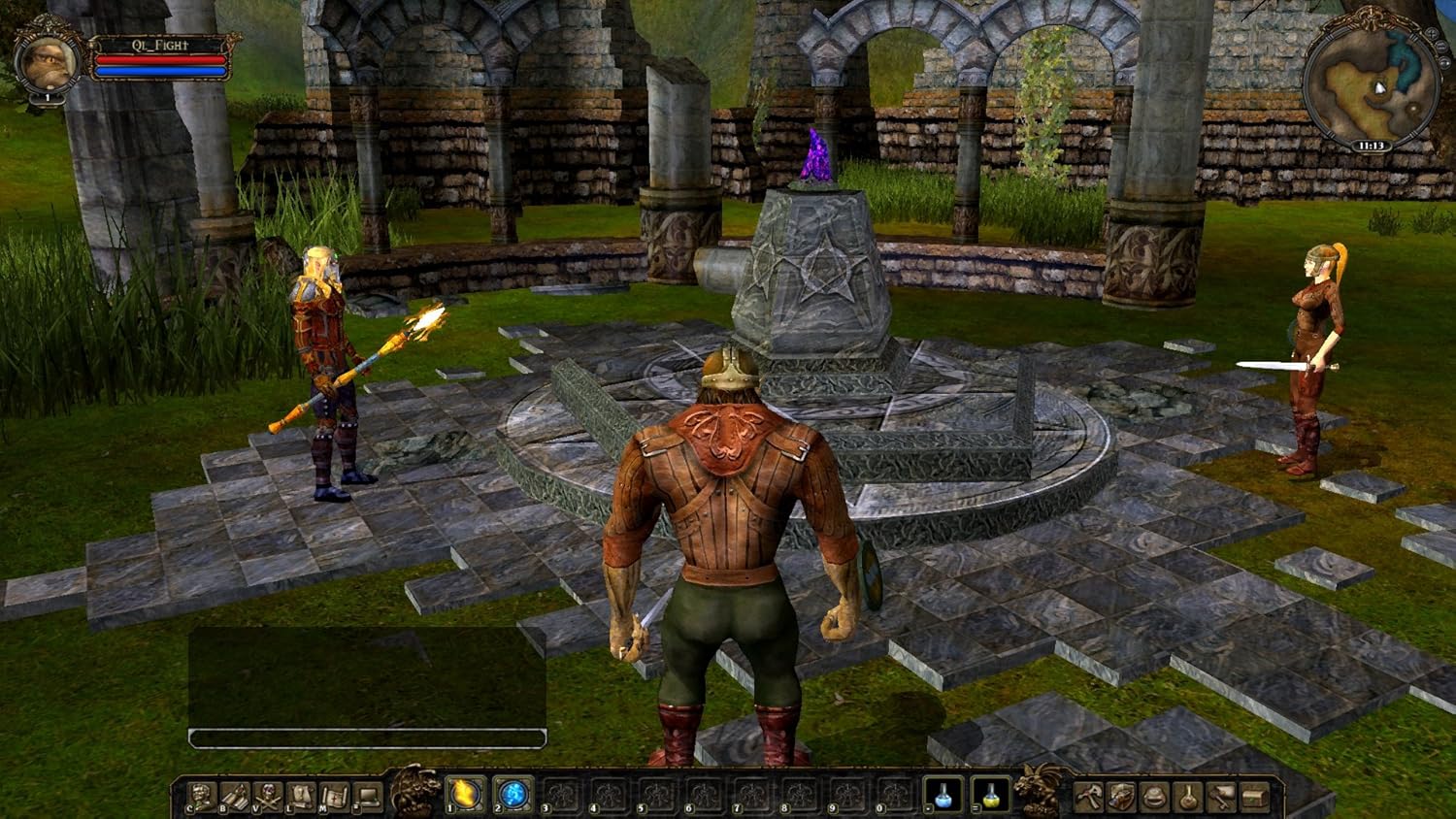The height and width of the screenshot is (819, 1456).
Task: Open the shield and armor icon
Action: pos(1121,797)
